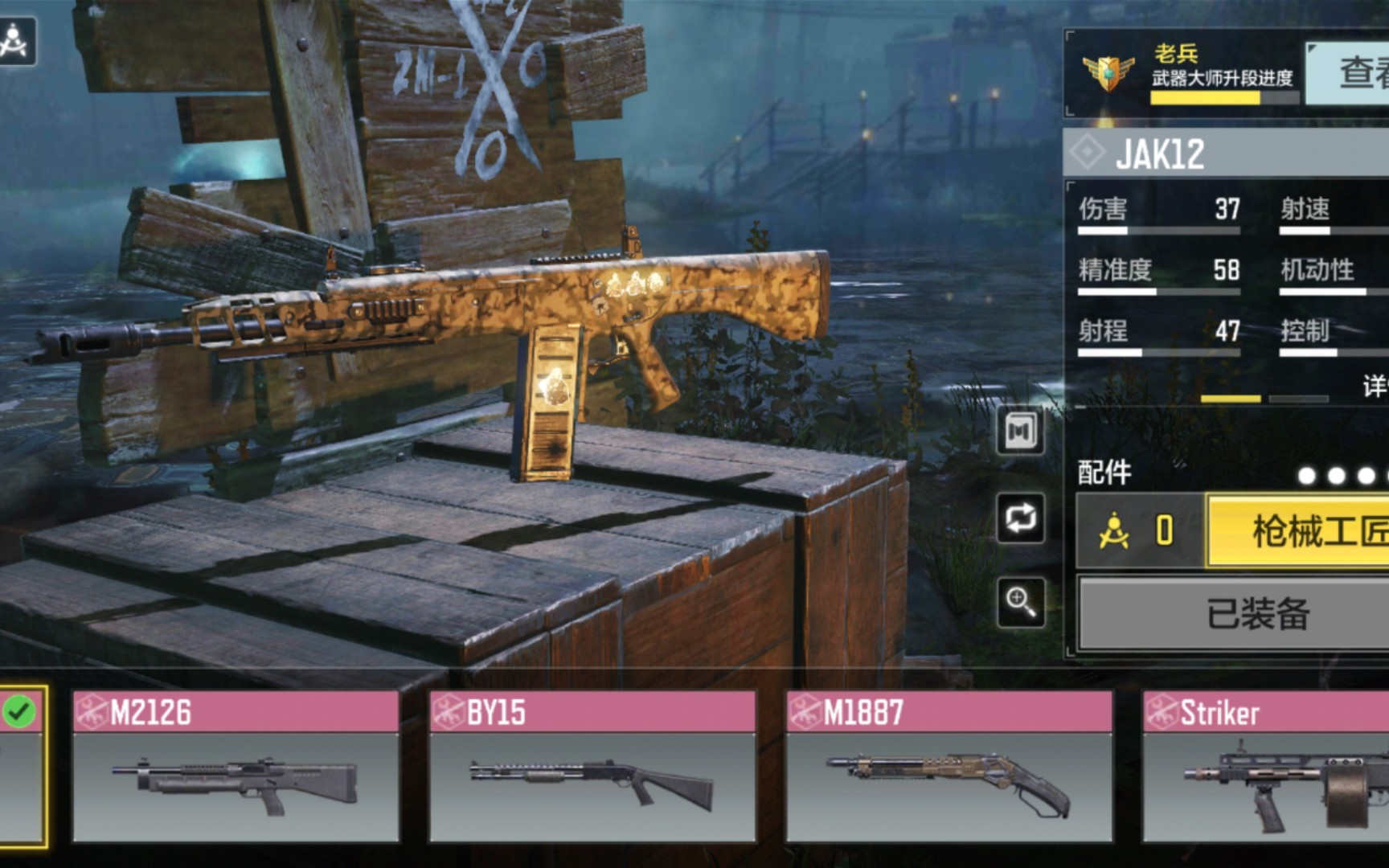The height and width of the screenshot is (868, 1389).
Task: Choose the BY15 shotgun card
Action: click(x=592, y=766)
